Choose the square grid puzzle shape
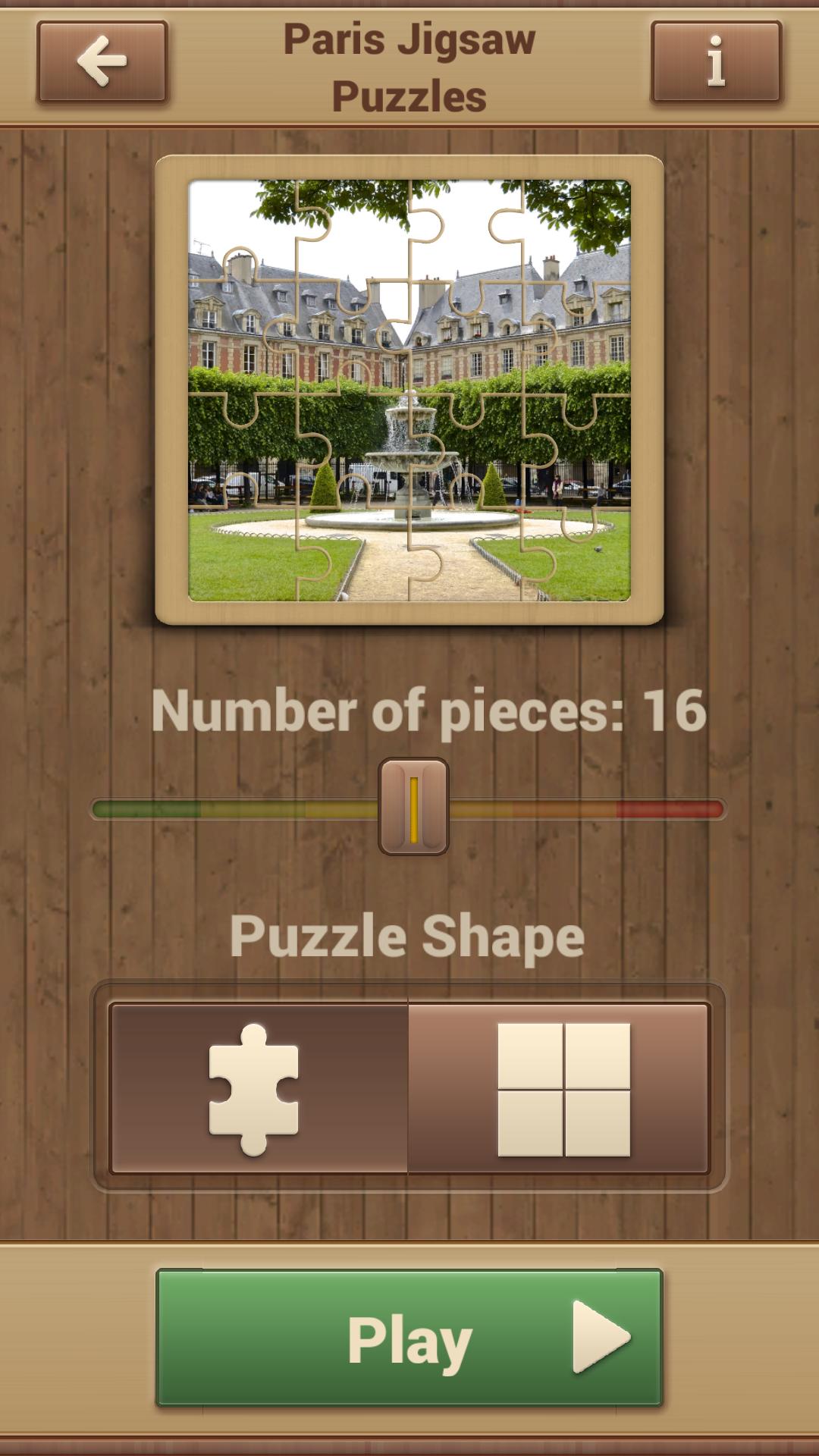819x1456 pixels. 561,1089
